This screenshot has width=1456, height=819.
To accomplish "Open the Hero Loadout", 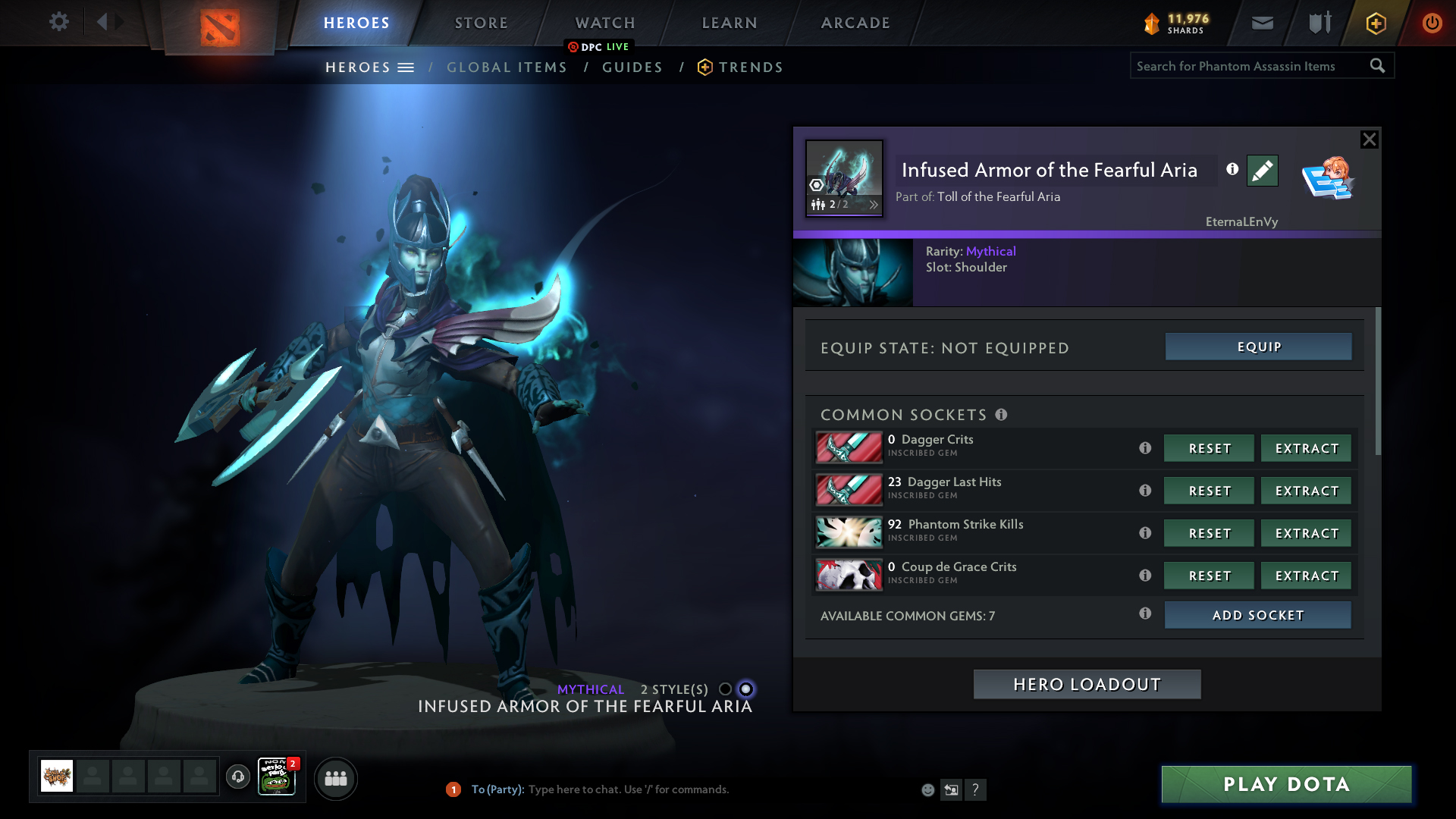I will [x=1087, y=685].
